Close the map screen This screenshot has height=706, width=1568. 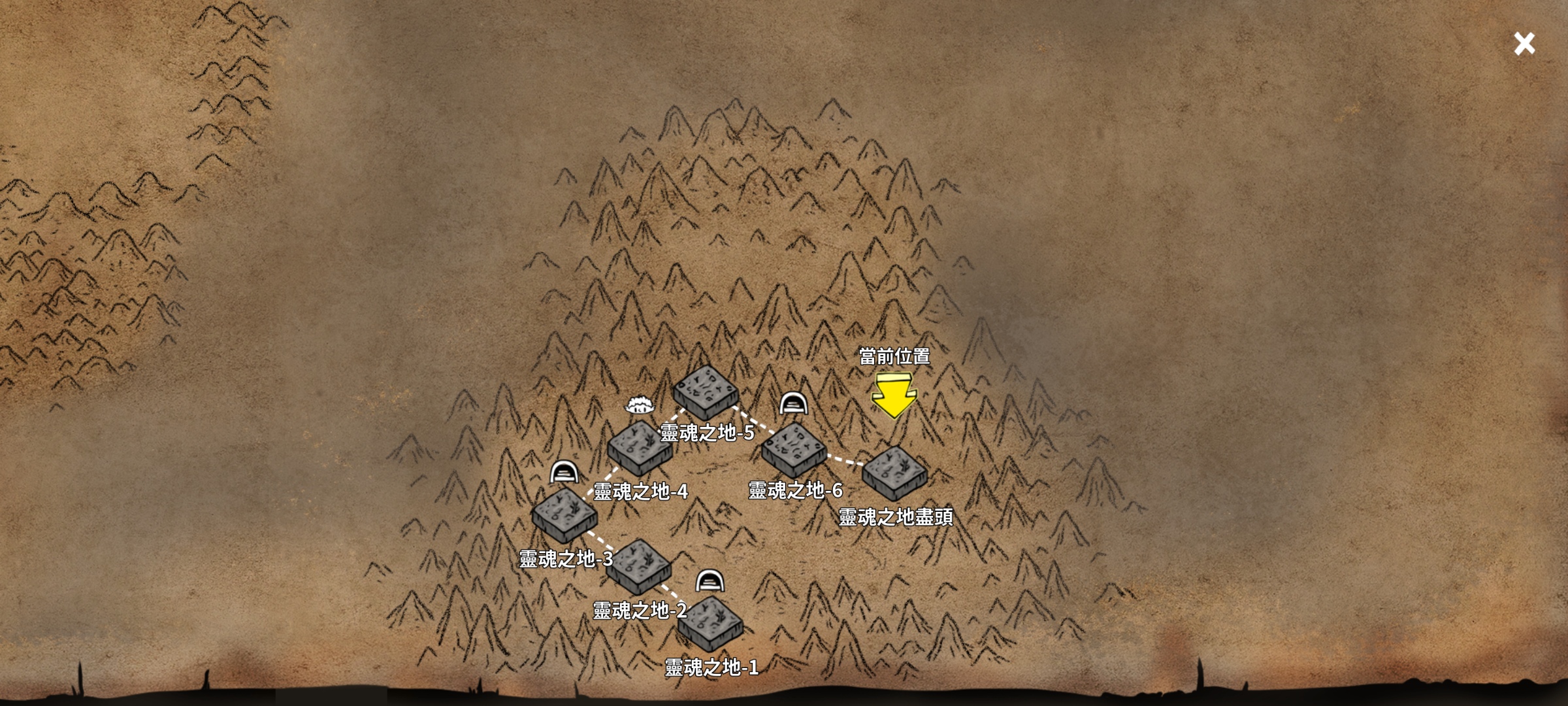point(1524,44)
